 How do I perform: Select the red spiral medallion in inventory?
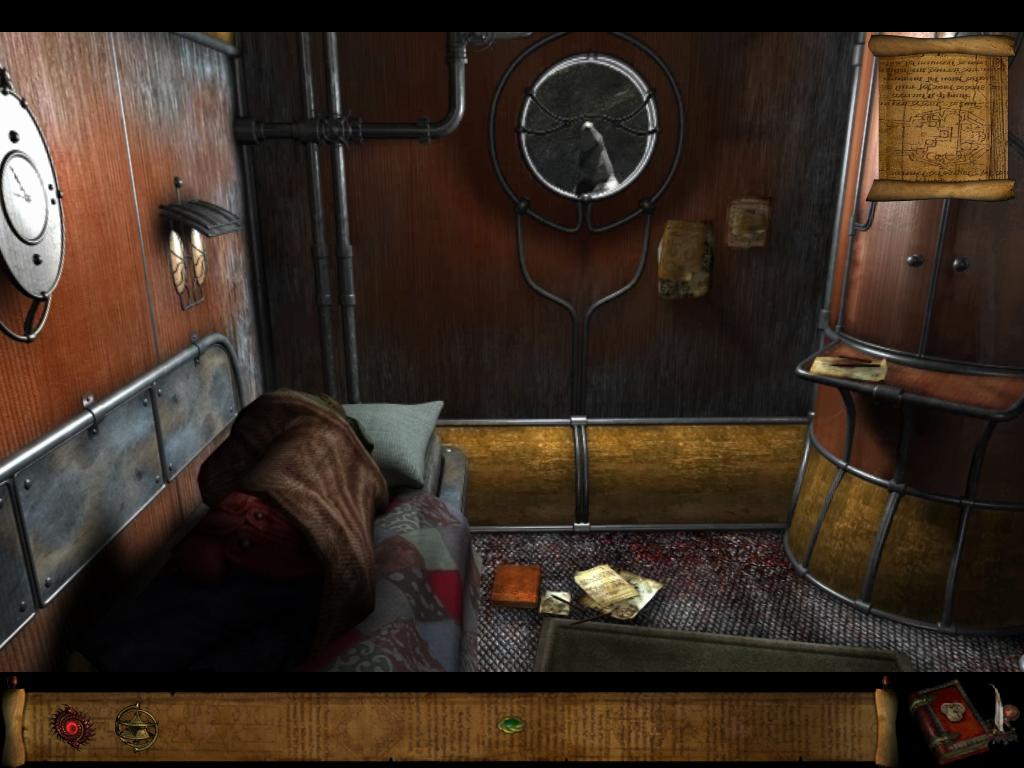pyautogui.click(x=72, y=726)
